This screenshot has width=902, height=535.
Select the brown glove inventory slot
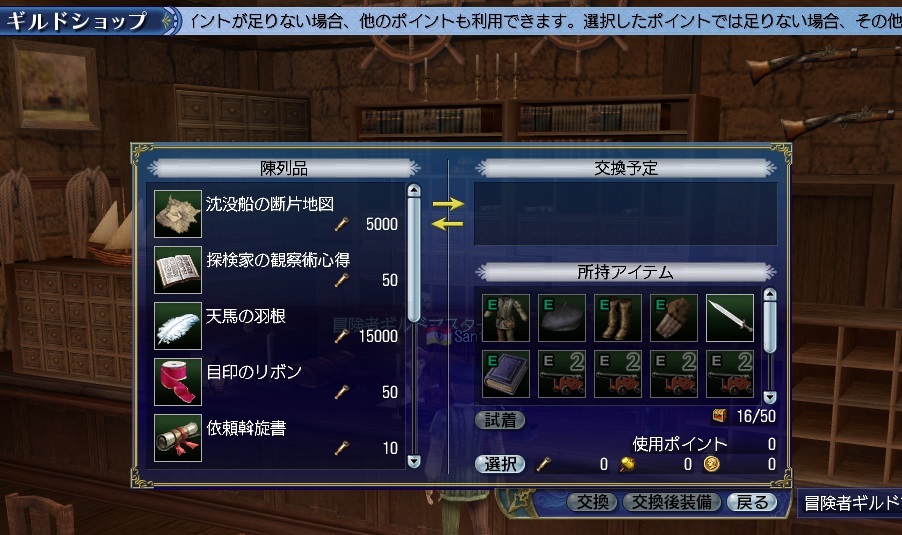[x=674, y=318]
